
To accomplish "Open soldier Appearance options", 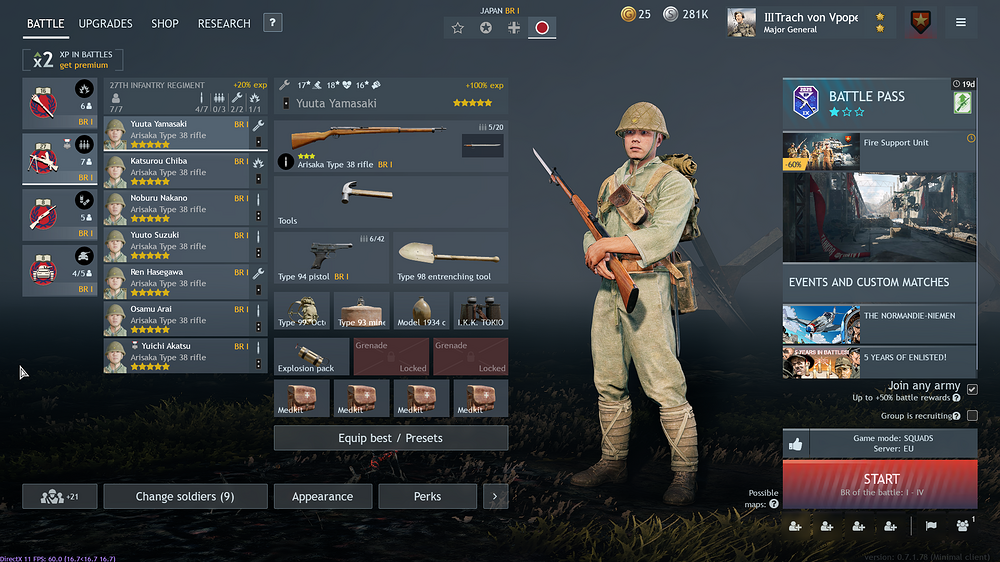I will click(322, 496).
